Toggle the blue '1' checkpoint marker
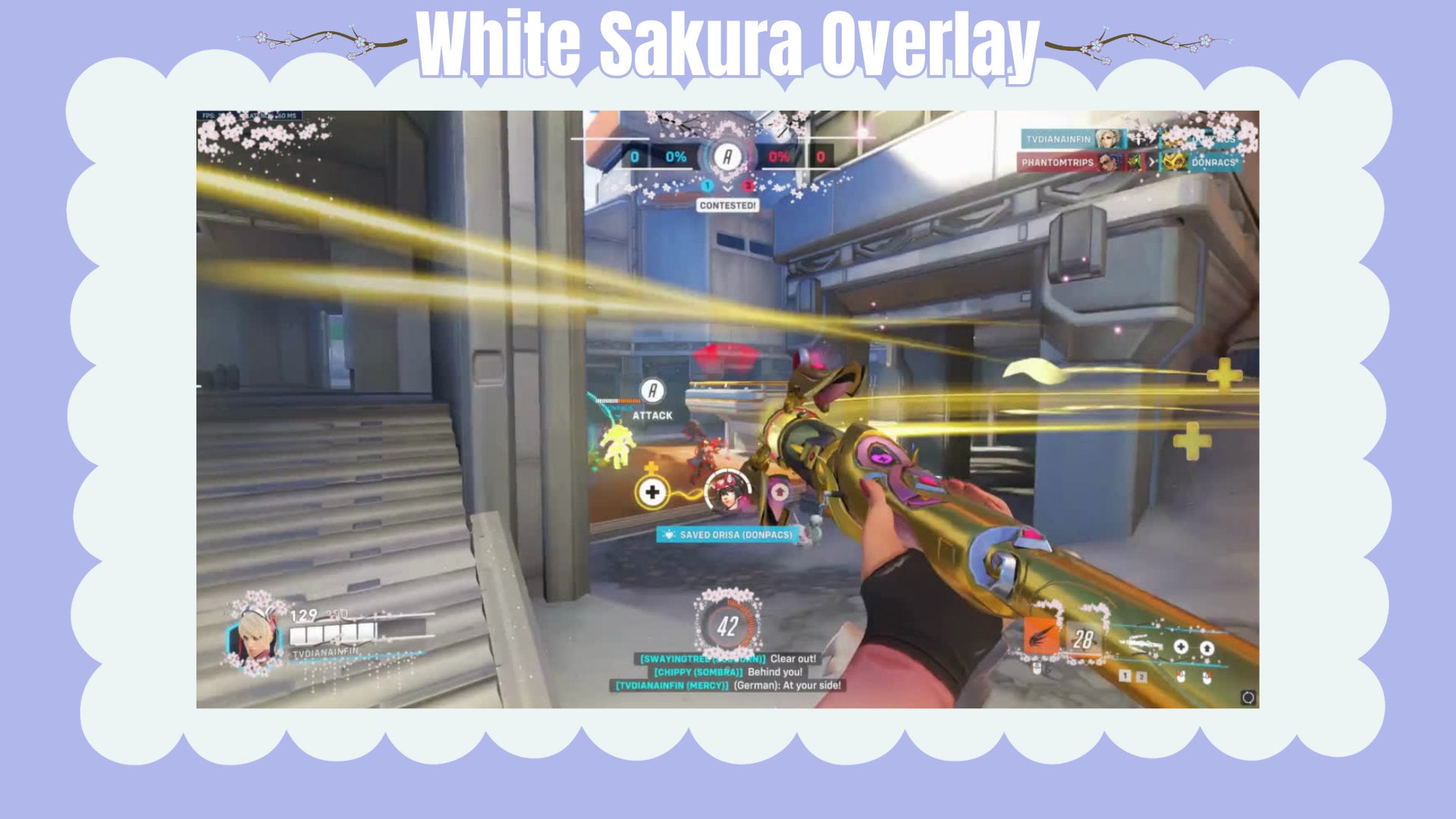Image resolution: width=1456 pixels, height=819 pixels. pyautogui.click(x=707, y=185)
